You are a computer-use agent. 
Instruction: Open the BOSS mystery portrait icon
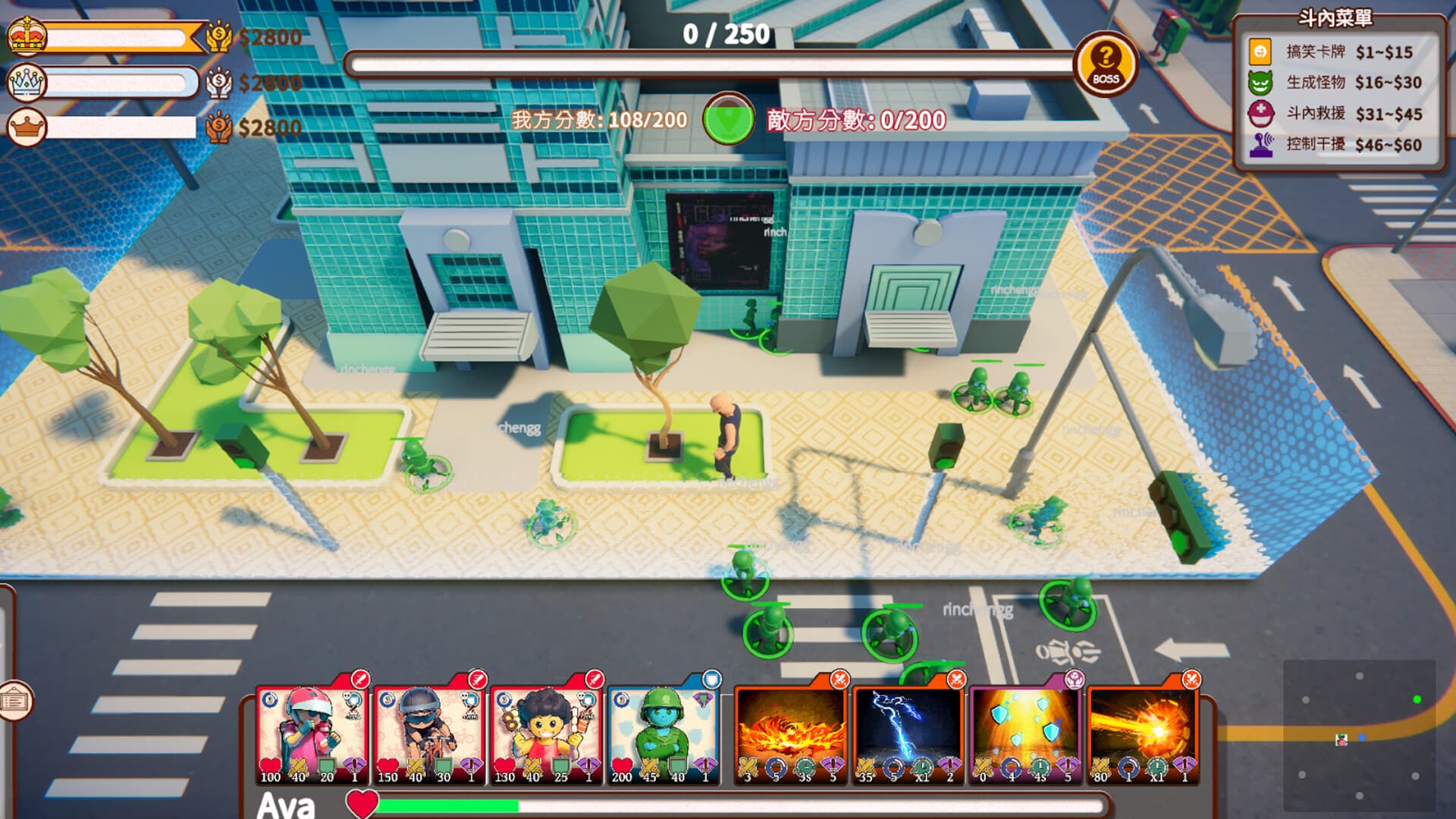[x=1105, y=64]
